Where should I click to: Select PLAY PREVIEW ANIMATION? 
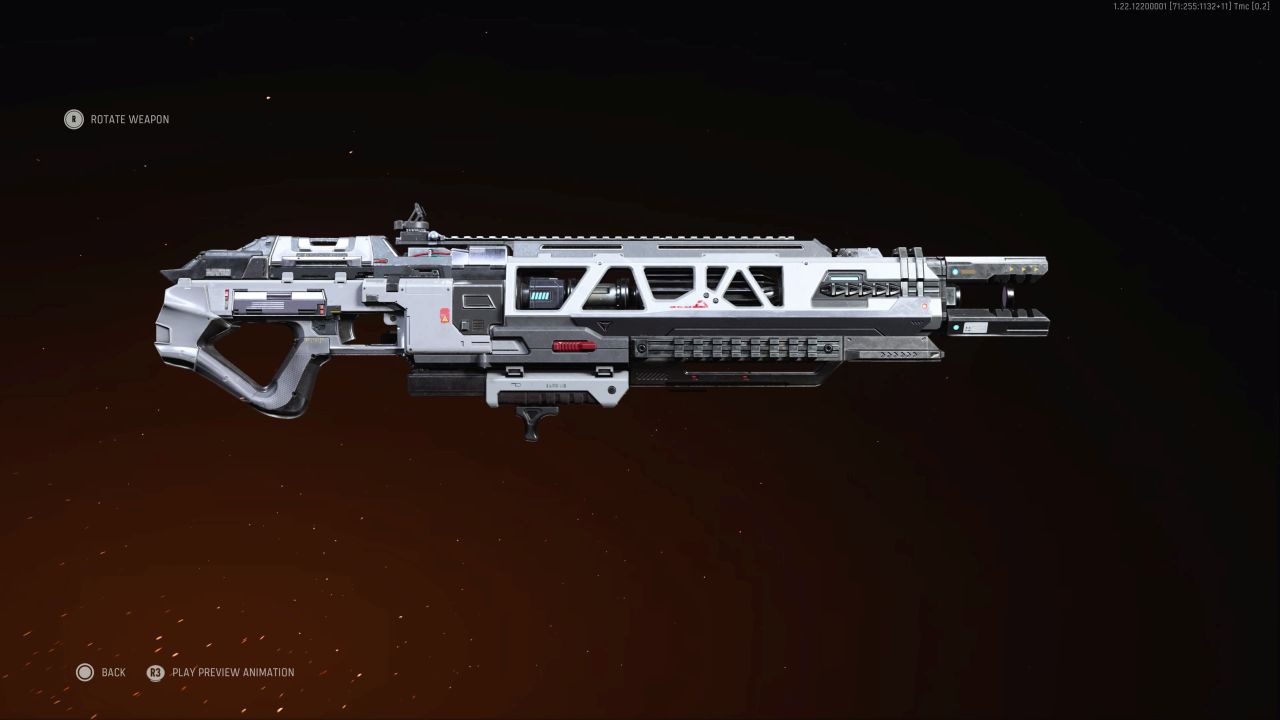point(232,672)
